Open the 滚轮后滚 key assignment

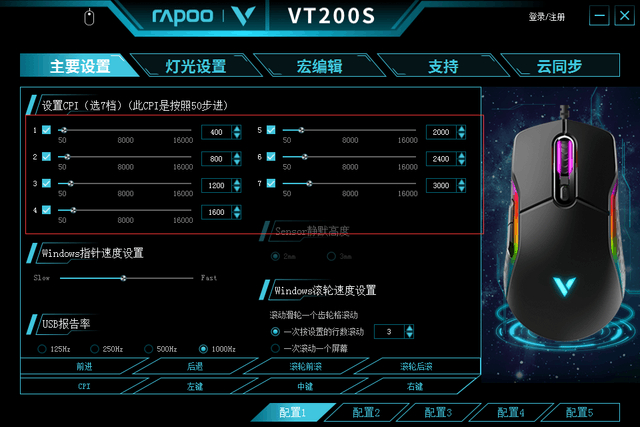click(x=416, y=367)
